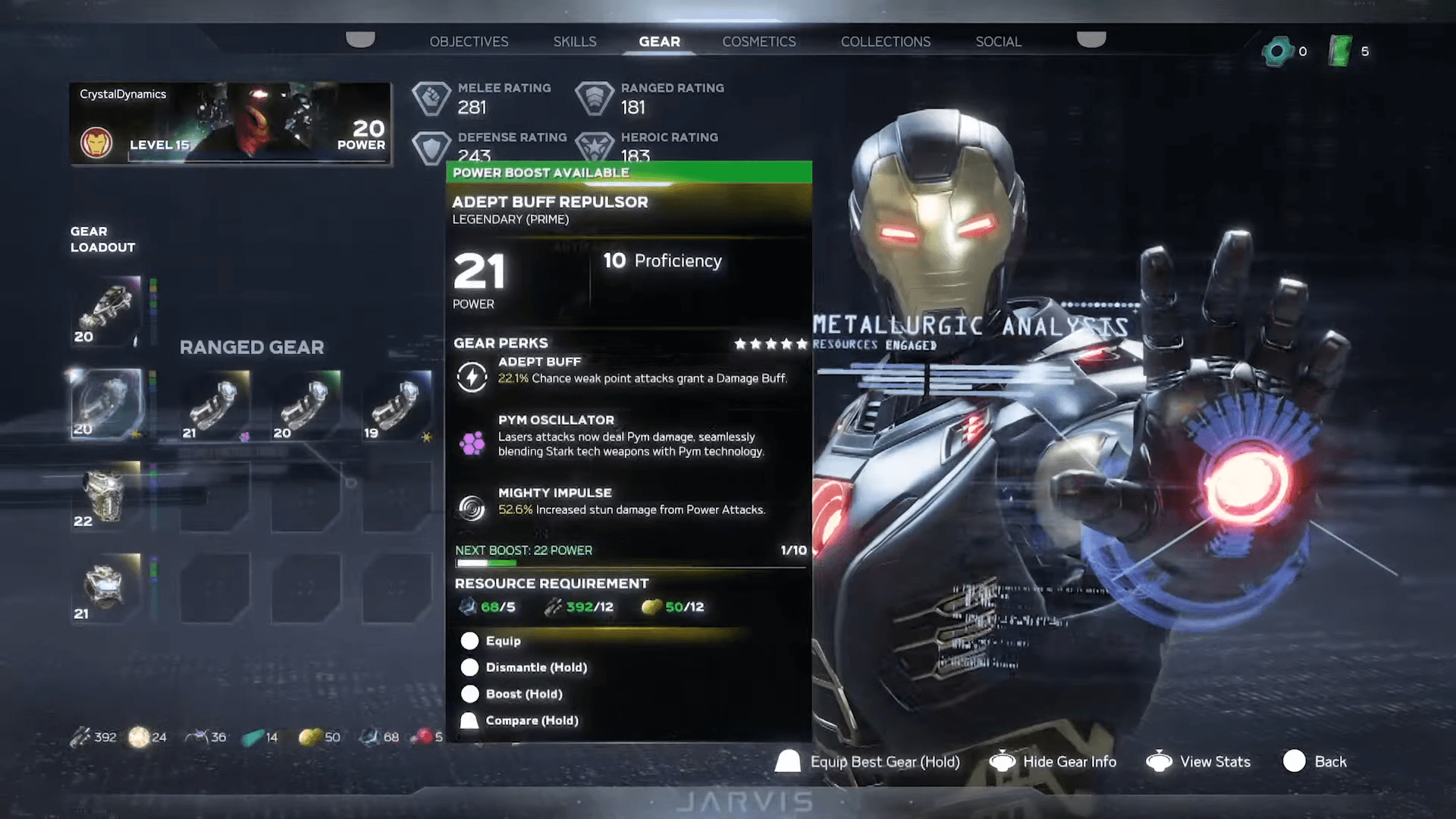This screenshot has width=1456, height=819.
Task: Open the Collections tab
Action: click(x=885, y=42)
